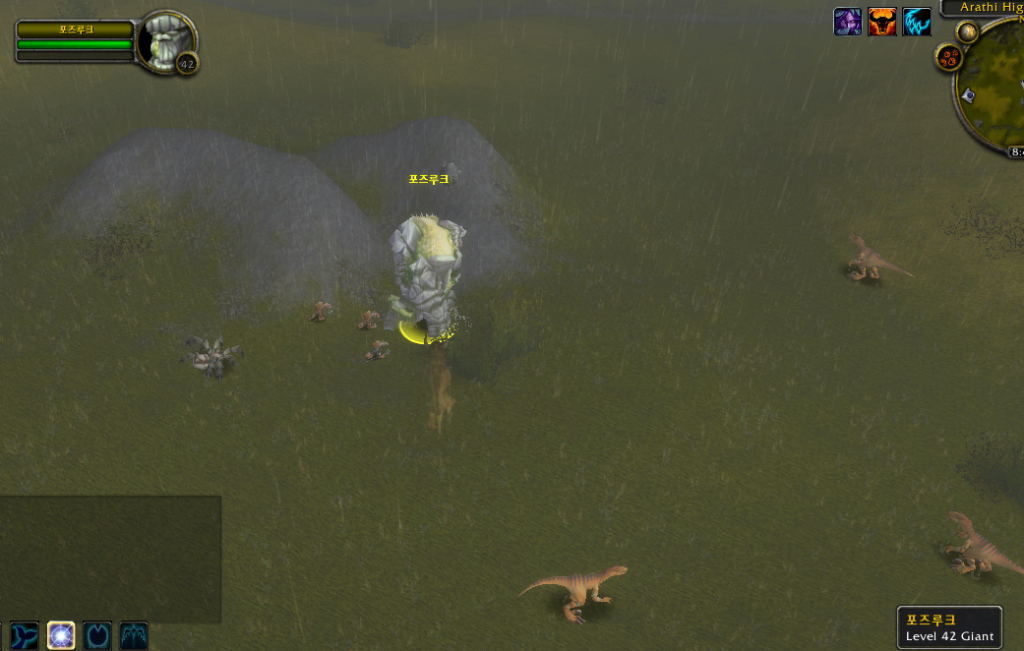Activate the glowing white starburst ability
The image size is (1024, 651).
61,635
